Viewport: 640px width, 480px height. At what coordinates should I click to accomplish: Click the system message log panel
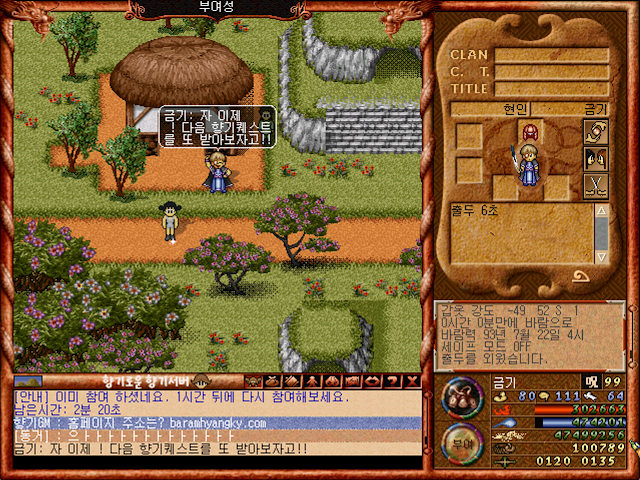pyautogui.click(x=530, y=334)
